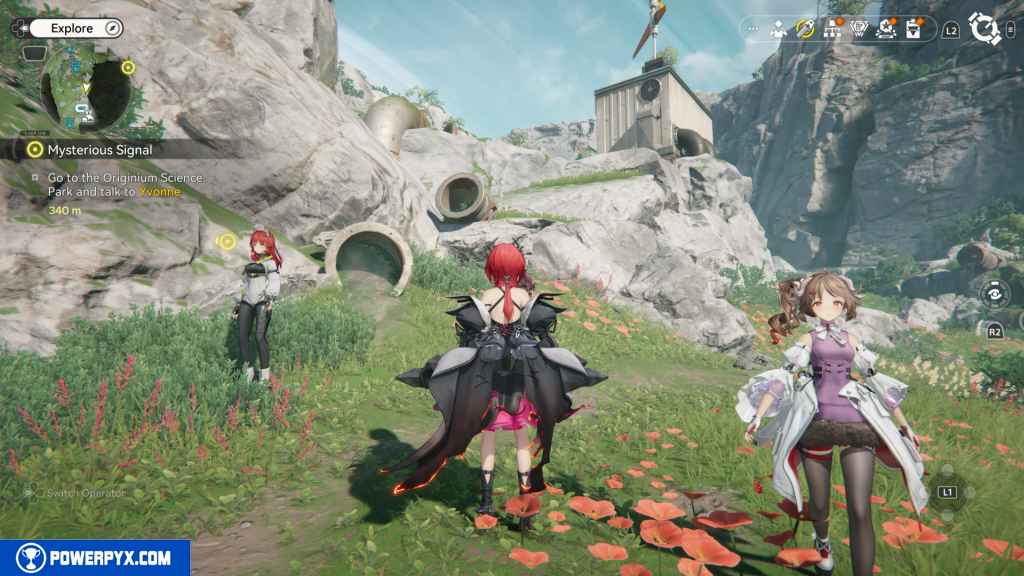
Task: Open the inverted triangle emblem icon
Action: point(859,29)
